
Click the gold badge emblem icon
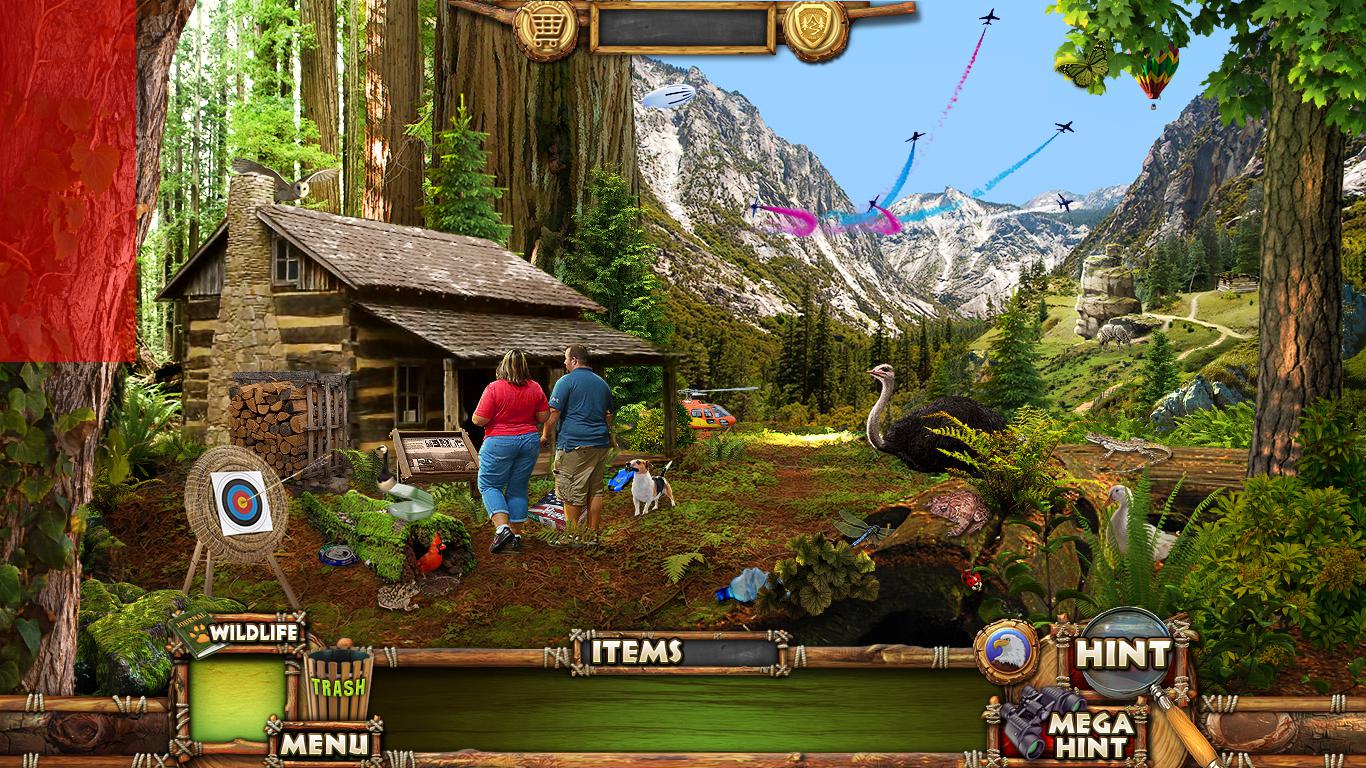pos(815,29)
